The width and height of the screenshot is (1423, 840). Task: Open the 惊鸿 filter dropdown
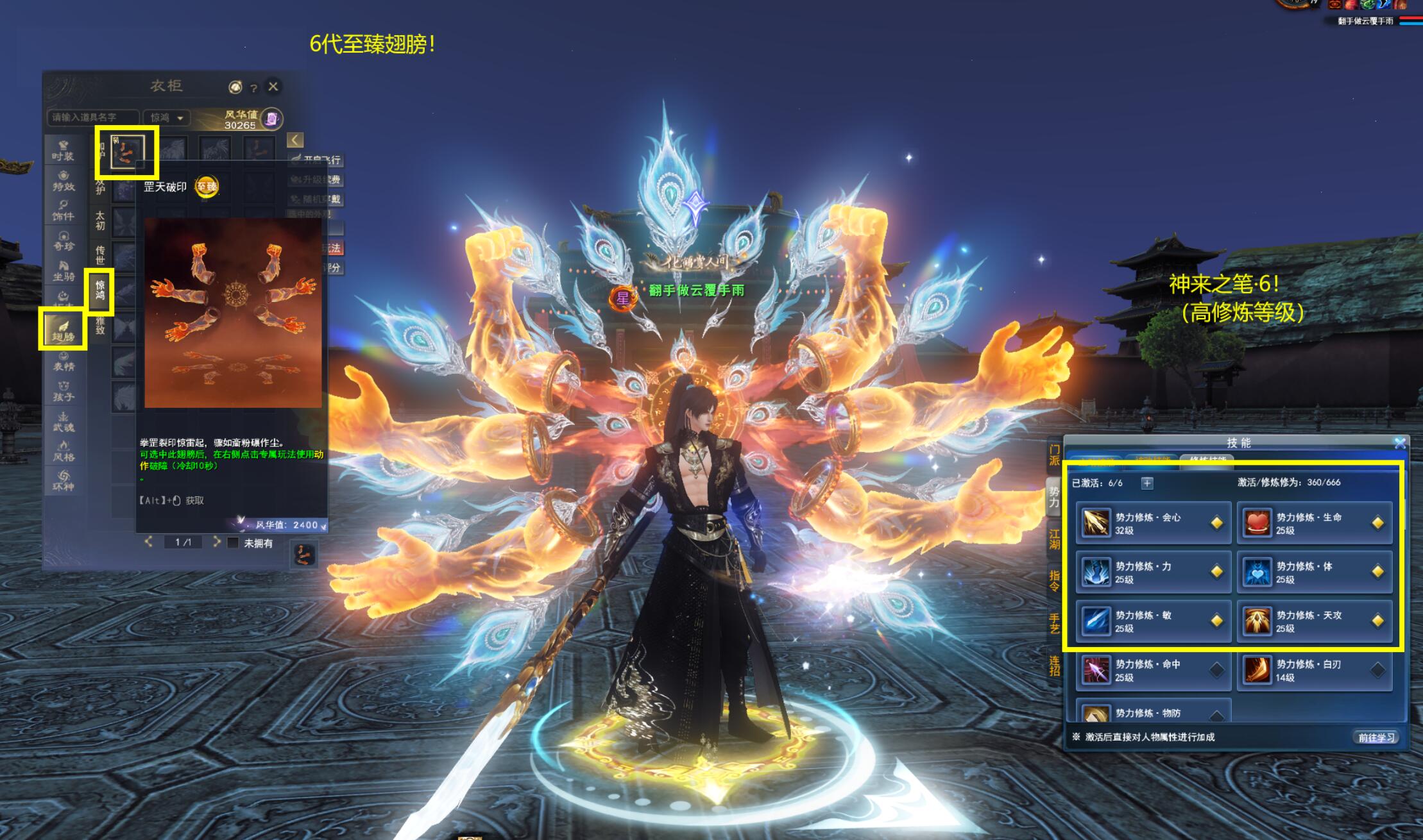tap(166, 118)
